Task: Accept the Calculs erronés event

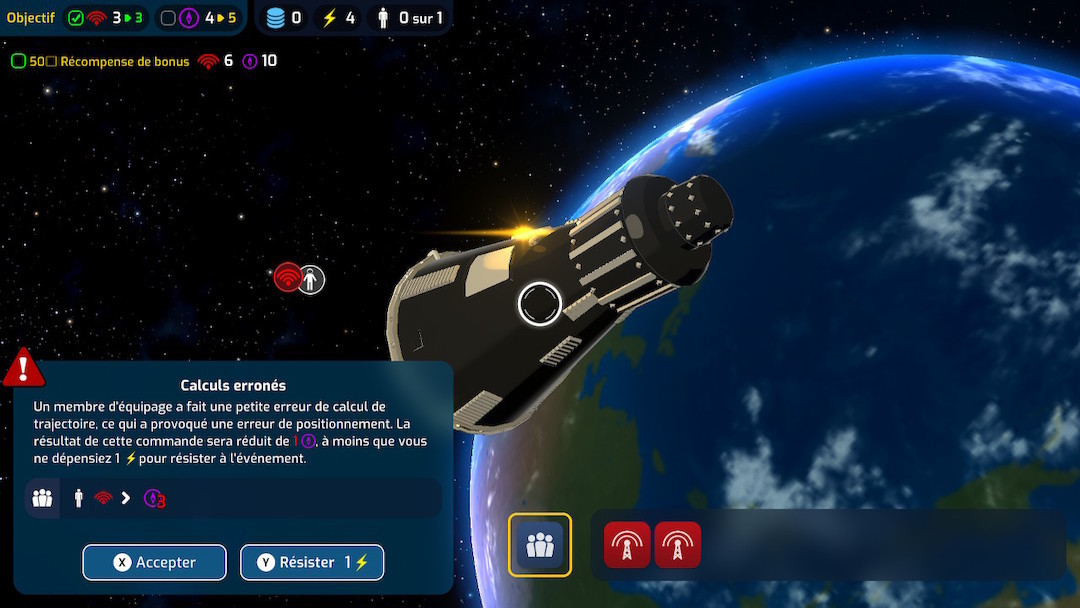Action: (154, 562)
